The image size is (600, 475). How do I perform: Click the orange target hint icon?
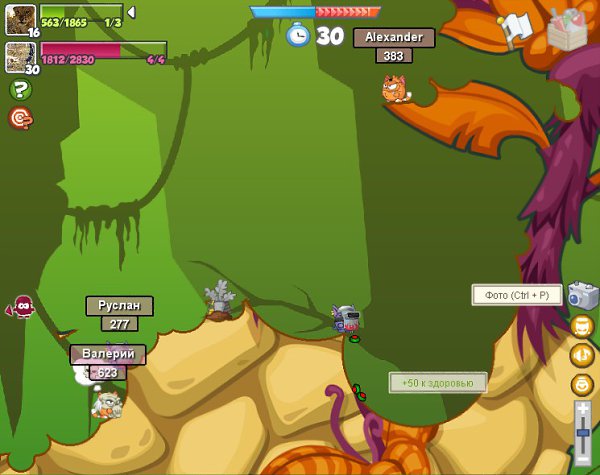pyautogui.click(x=20, y=118)
